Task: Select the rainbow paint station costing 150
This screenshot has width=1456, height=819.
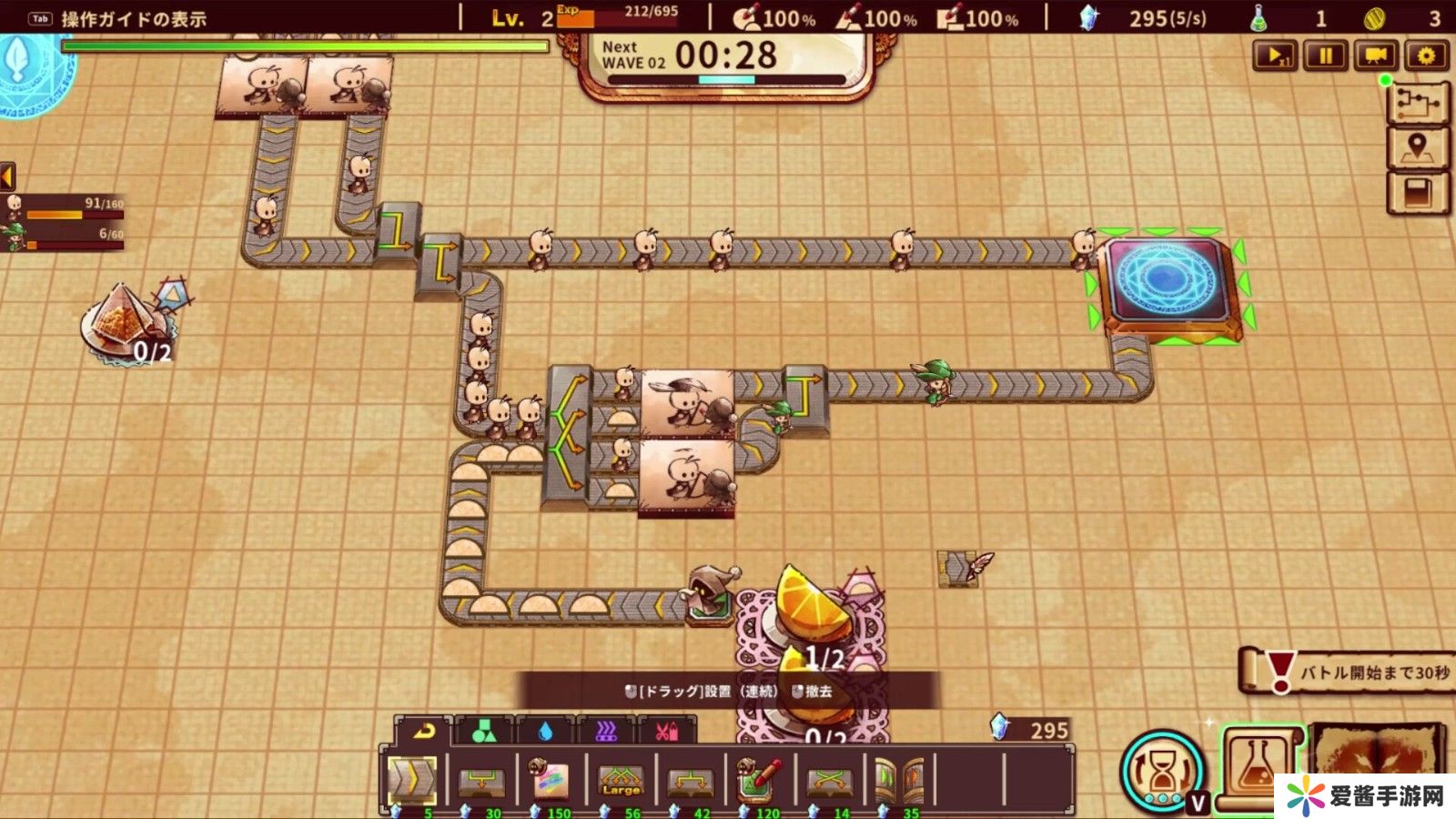Action: (551, 779)
